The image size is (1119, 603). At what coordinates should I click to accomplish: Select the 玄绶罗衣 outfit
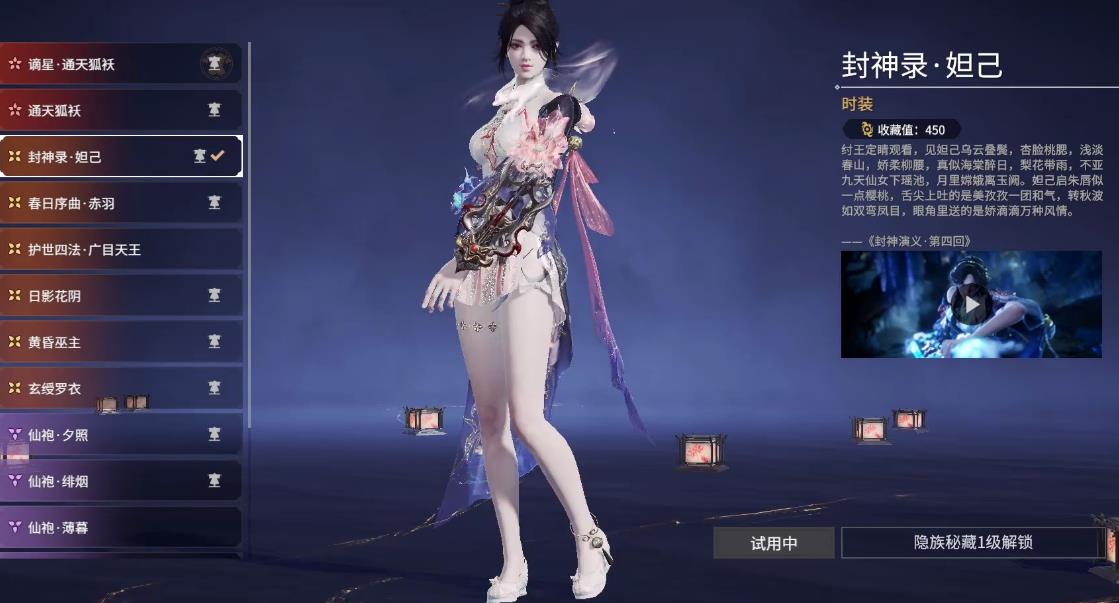120,388
